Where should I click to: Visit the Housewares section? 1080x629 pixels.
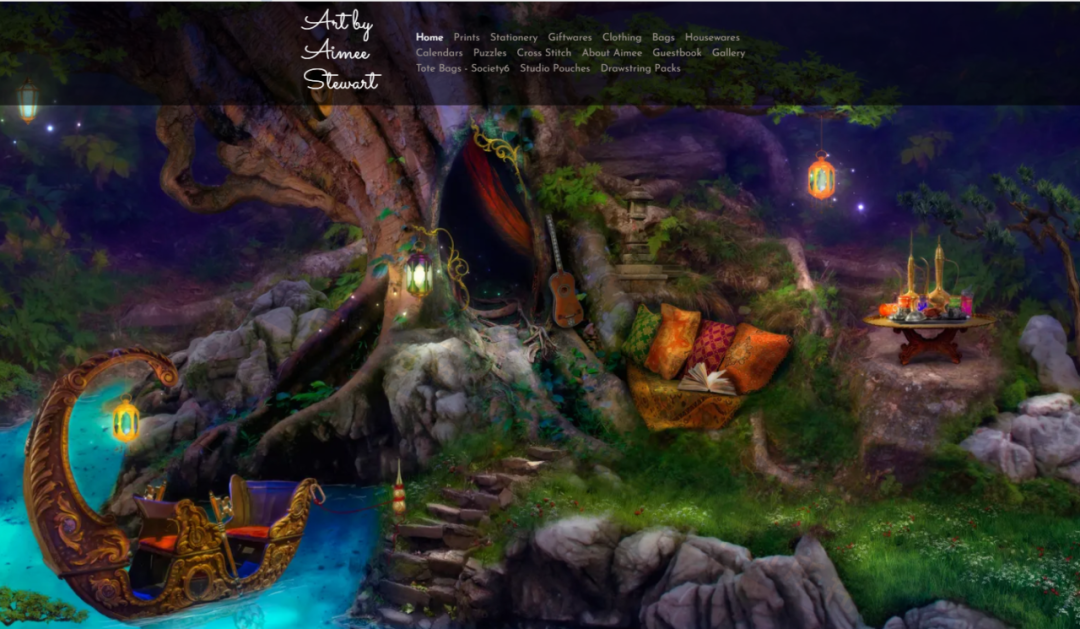click(712, 38)
